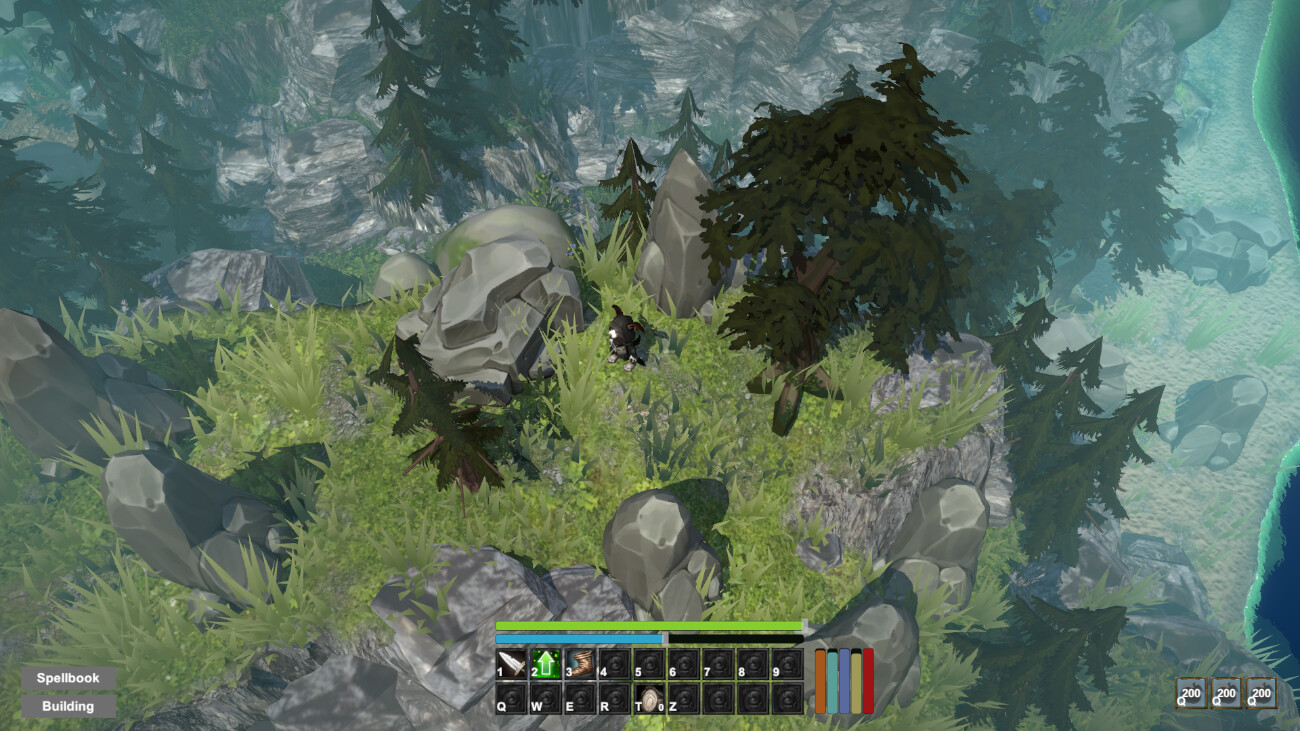Click the green health bar
This screenshot has height=731, width=1300.
(650, 624)
